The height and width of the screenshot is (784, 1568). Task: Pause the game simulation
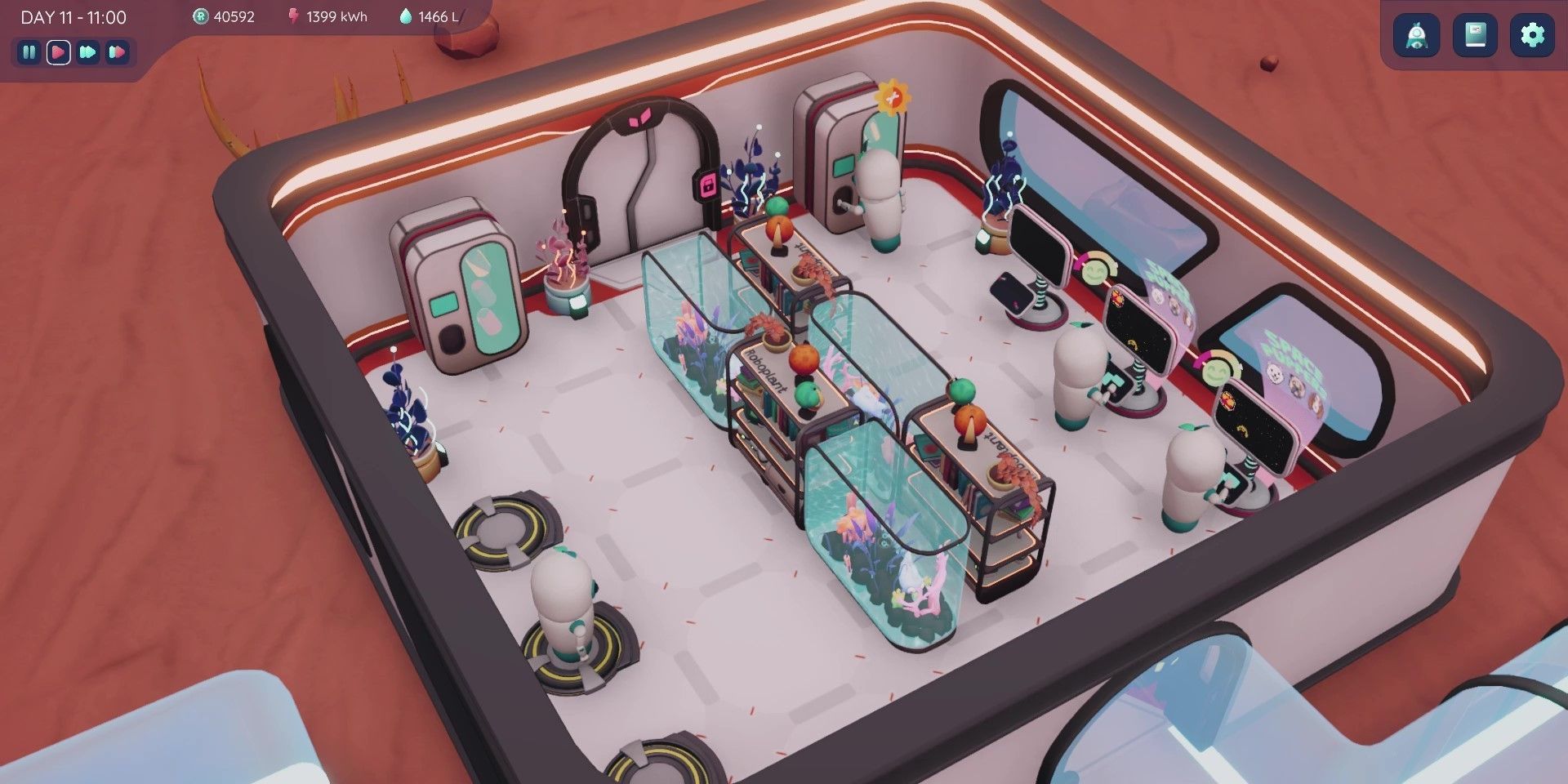coord(29,52)
